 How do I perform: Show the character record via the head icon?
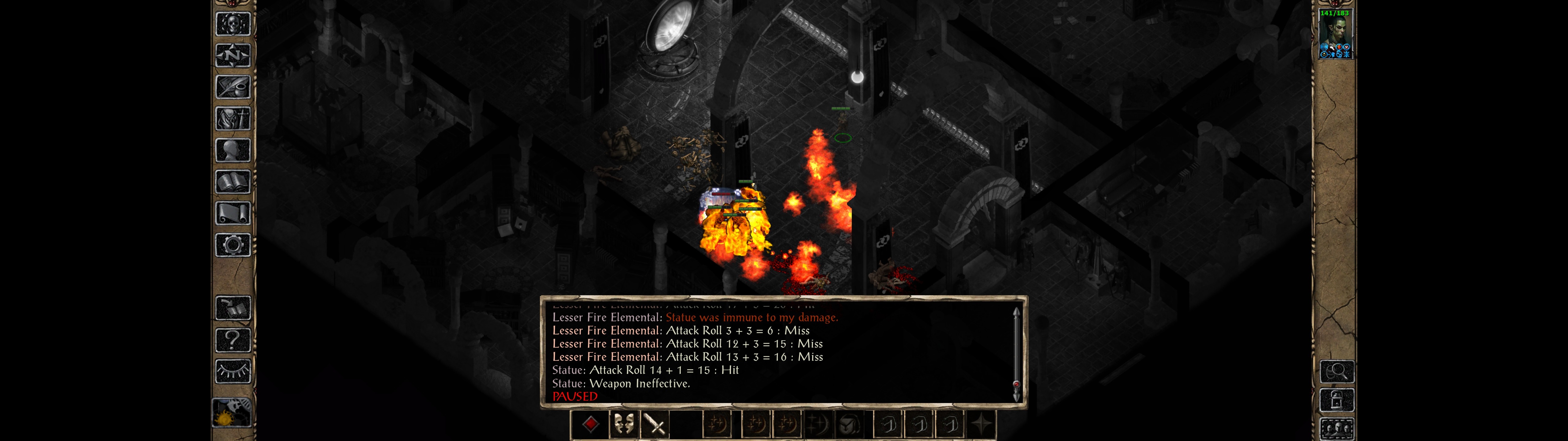click(232, 150)
